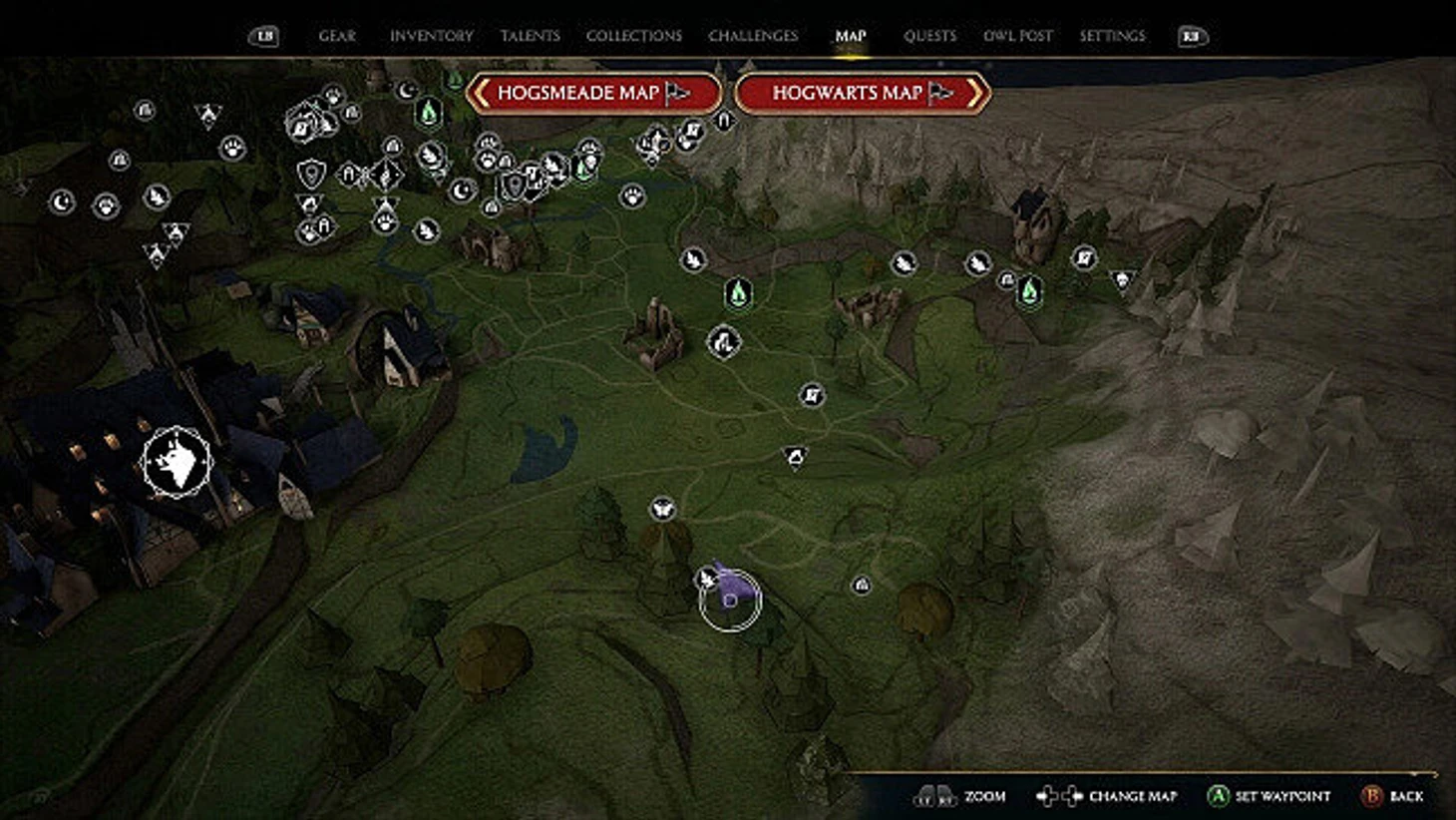Viewport: 1456px width, 820px height.
Task: Open the Quests tab
Action: click(929, 36)
